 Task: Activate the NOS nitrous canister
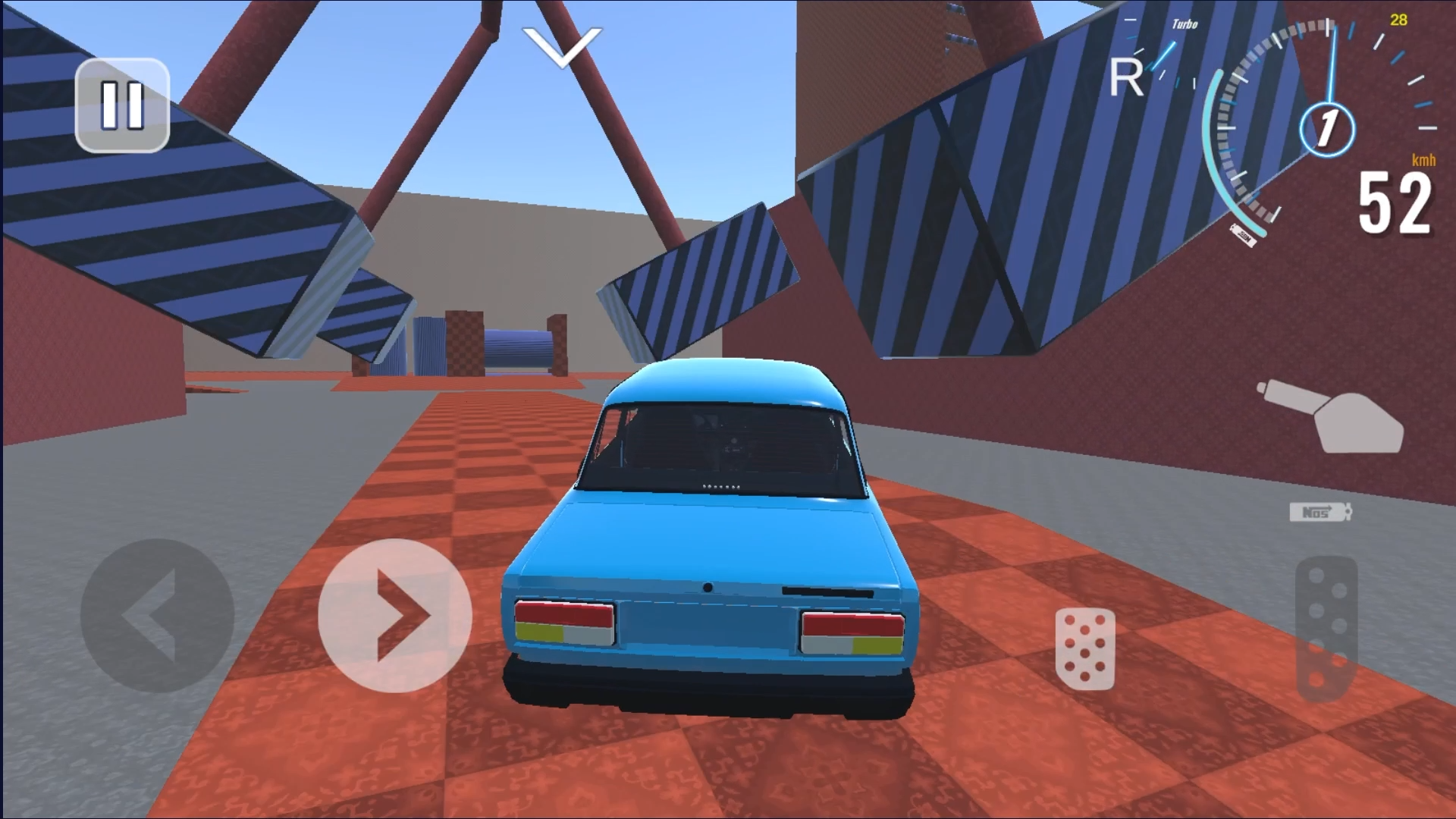pos(1319,512)
